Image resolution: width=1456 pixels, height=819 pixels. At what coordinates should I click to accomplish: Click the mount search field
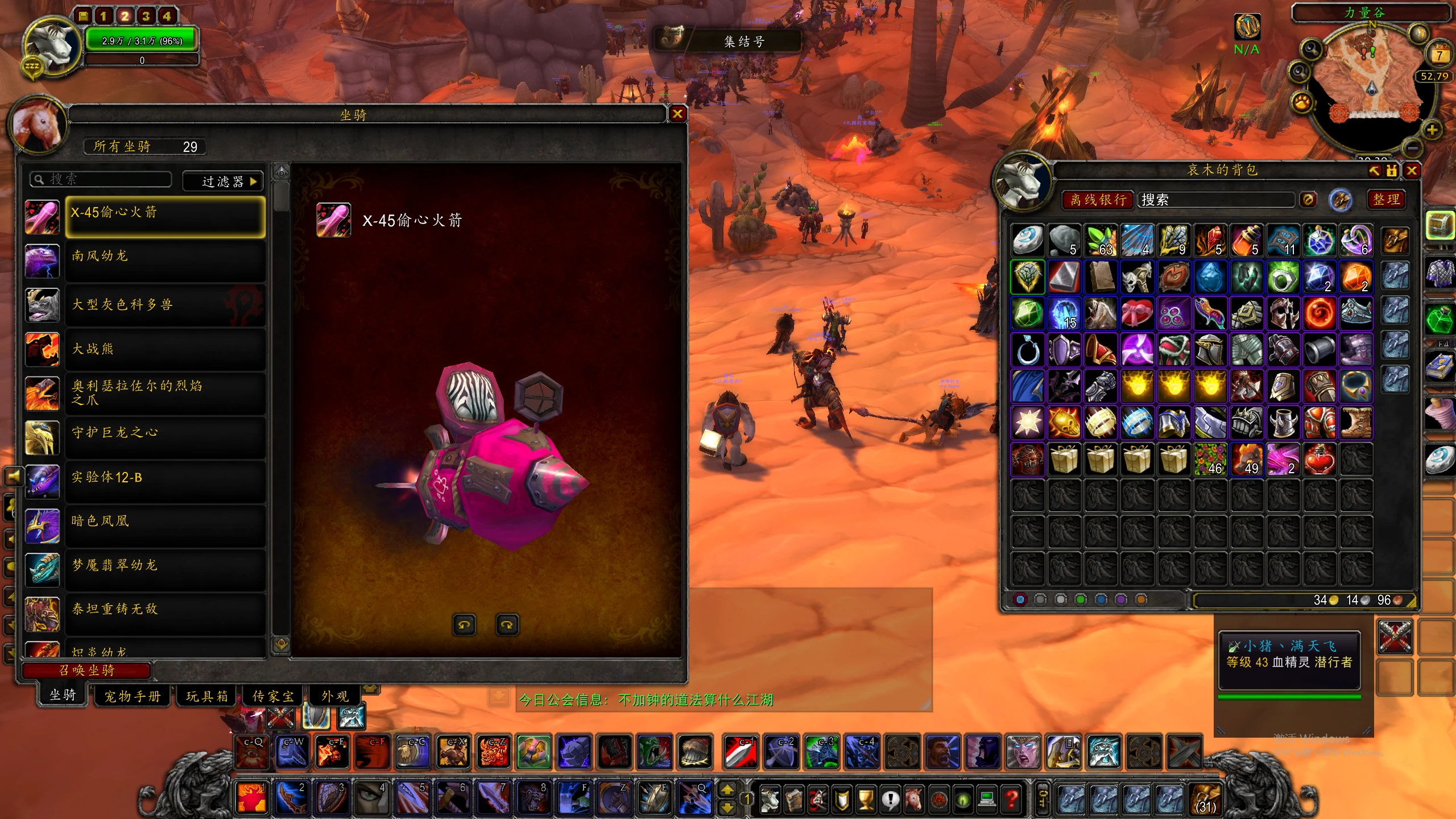click(x=101, y=180)
